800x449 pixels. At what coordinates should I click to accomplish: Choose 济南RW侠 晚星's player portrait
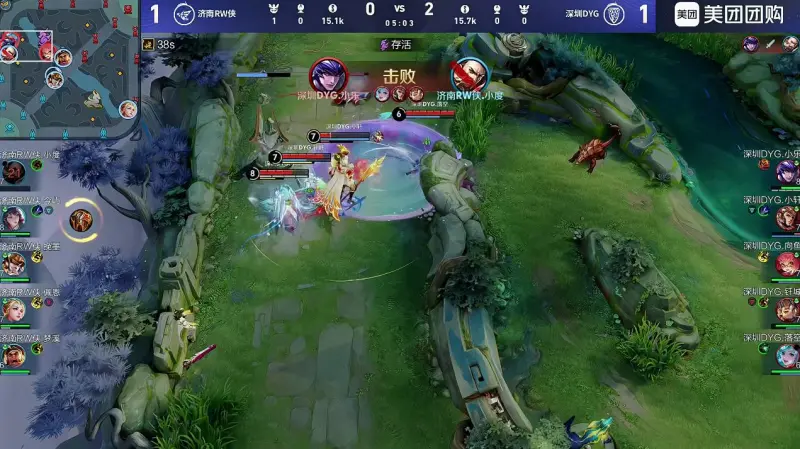pos(13,264)
